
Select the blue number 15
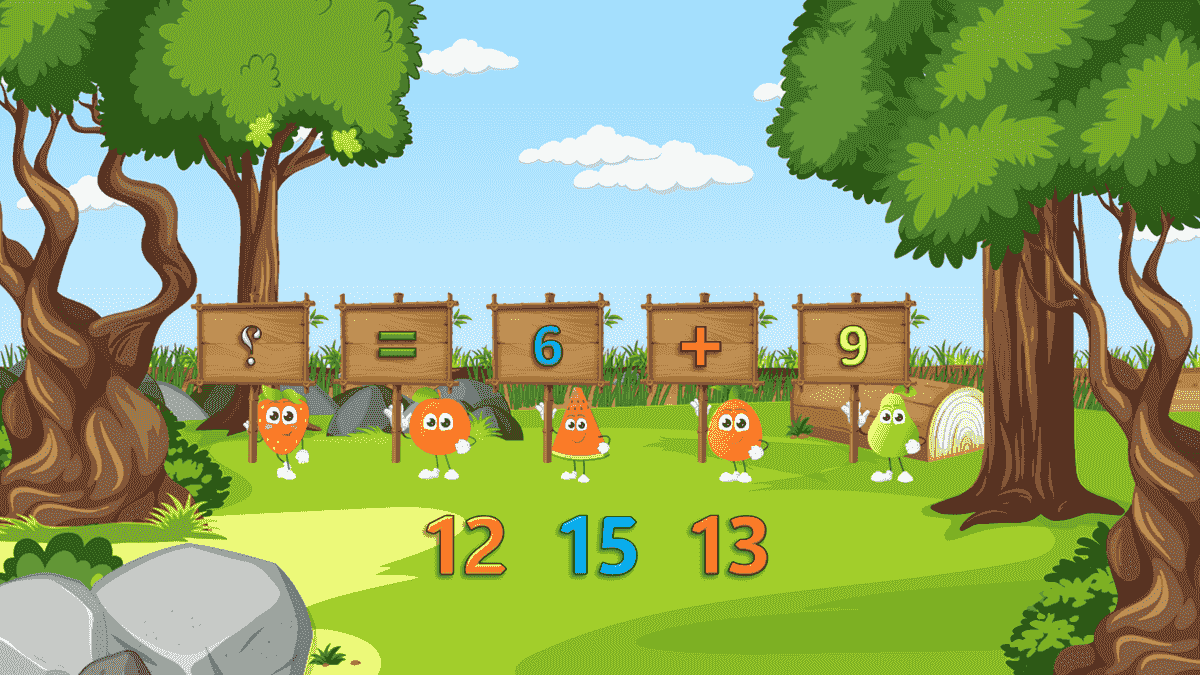coord(598,546)
